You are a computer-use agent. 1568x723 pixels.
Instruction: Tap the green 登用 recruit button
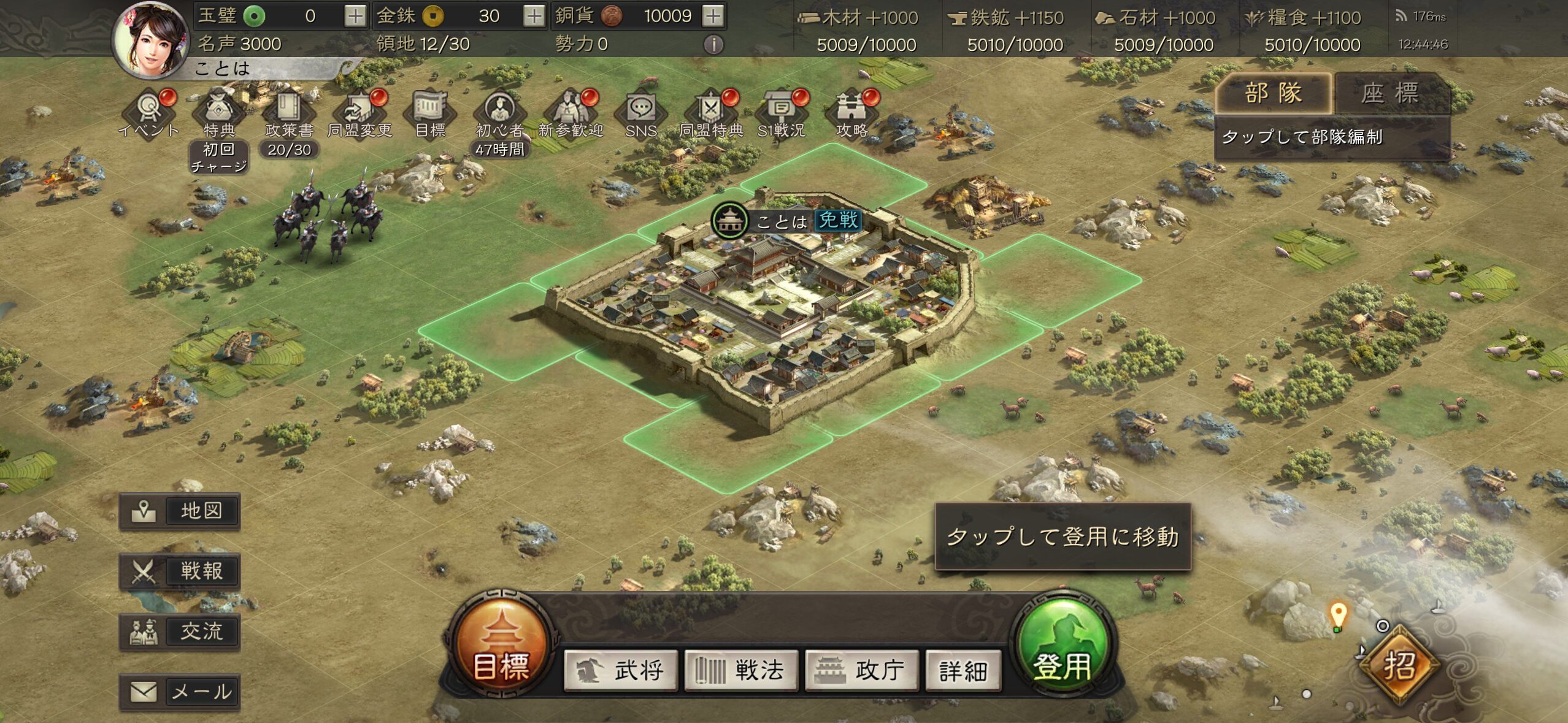click(x=1063, y=647)
